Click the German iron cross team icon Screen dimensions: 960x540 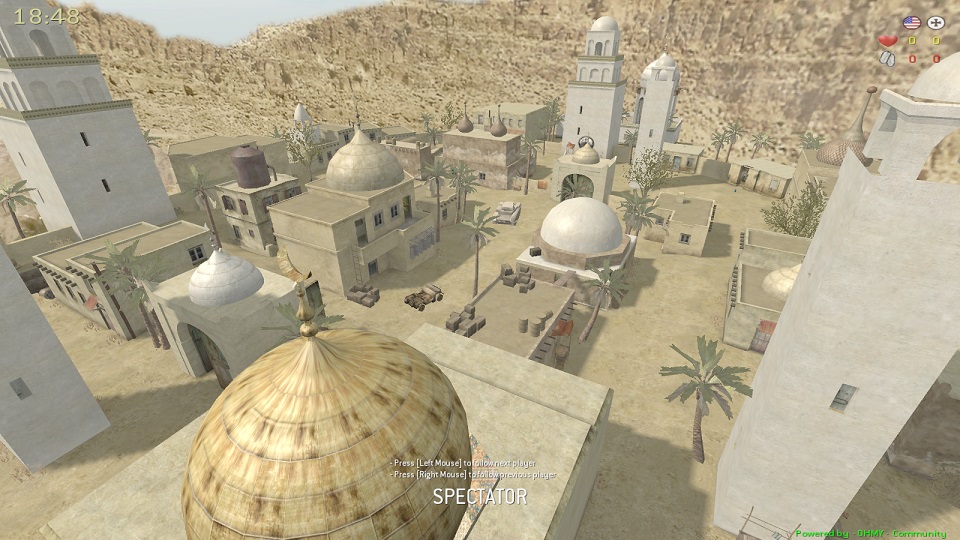936,22
